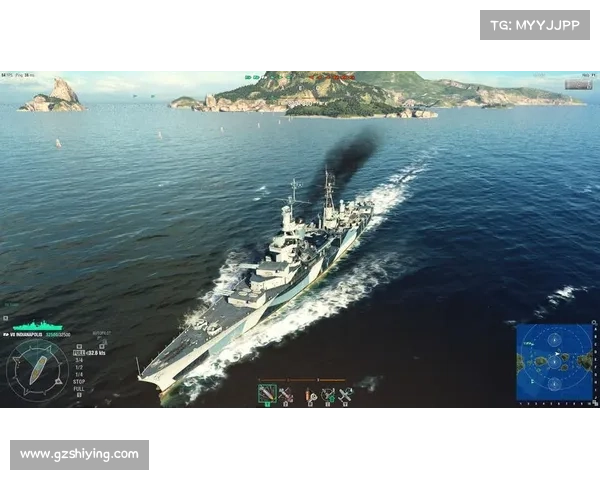
Task: Select the first shell type slot
Action: click(x=267, y=394)
